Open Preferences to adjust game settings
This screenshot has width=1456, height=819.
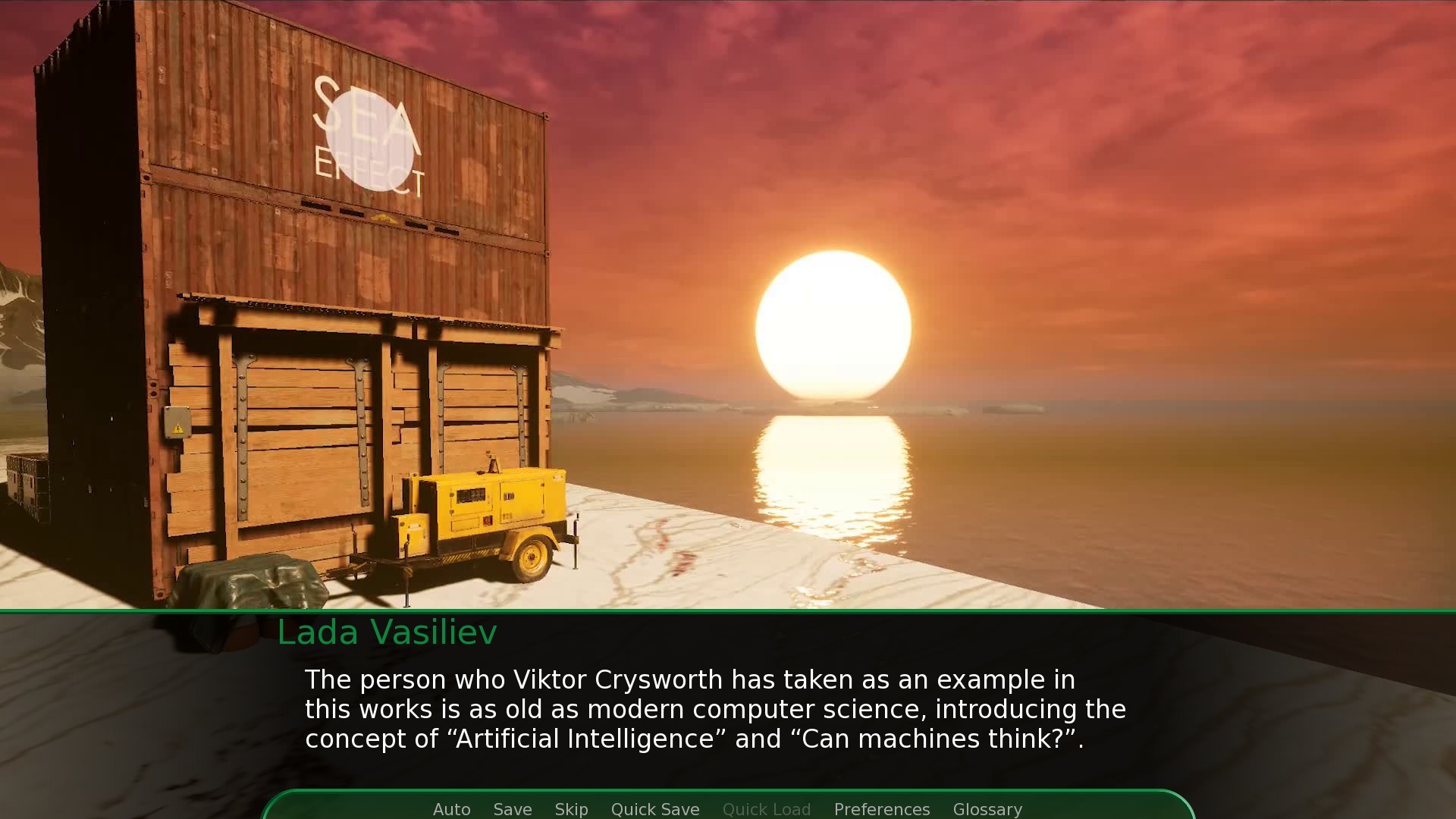coord(882,809)
